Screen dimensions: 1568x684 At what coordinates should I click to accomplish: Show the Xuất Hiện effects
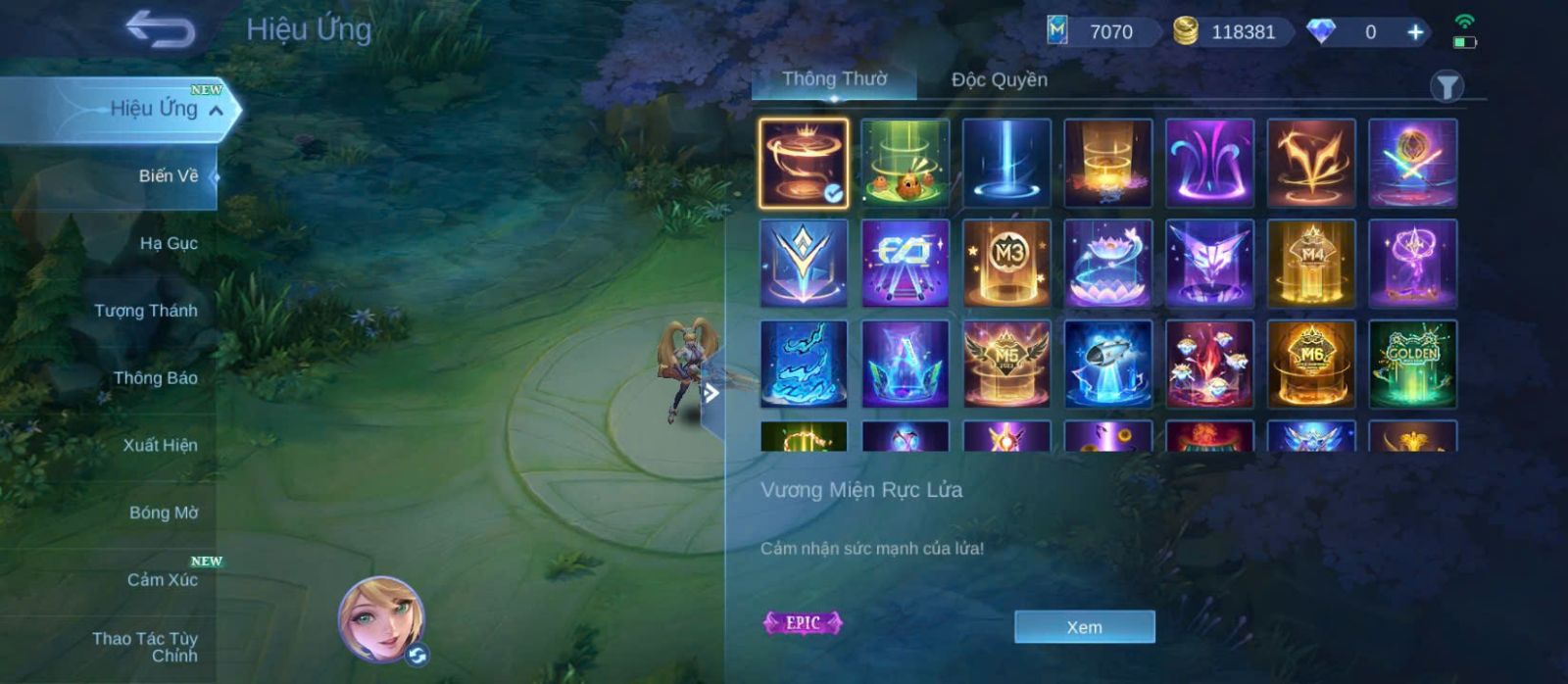[160, 445]
